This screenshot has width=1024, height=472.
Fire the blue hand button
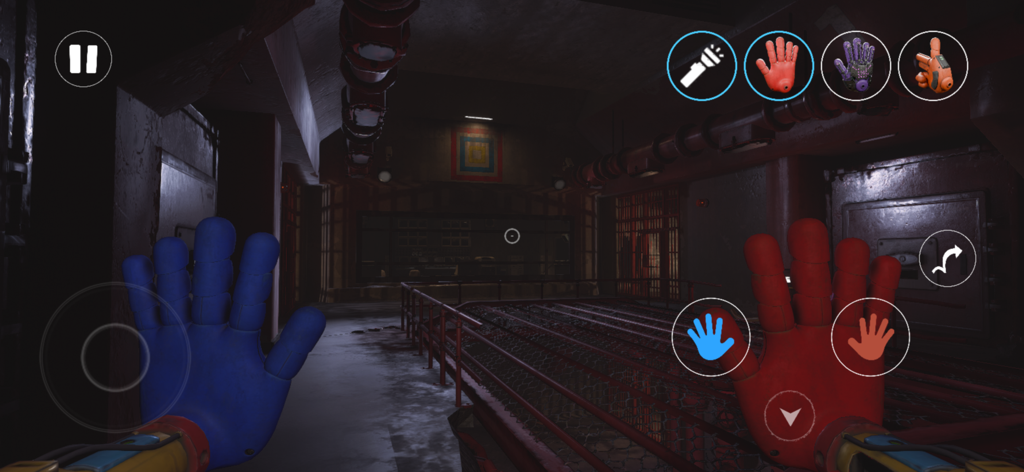[x=711, y=337]
